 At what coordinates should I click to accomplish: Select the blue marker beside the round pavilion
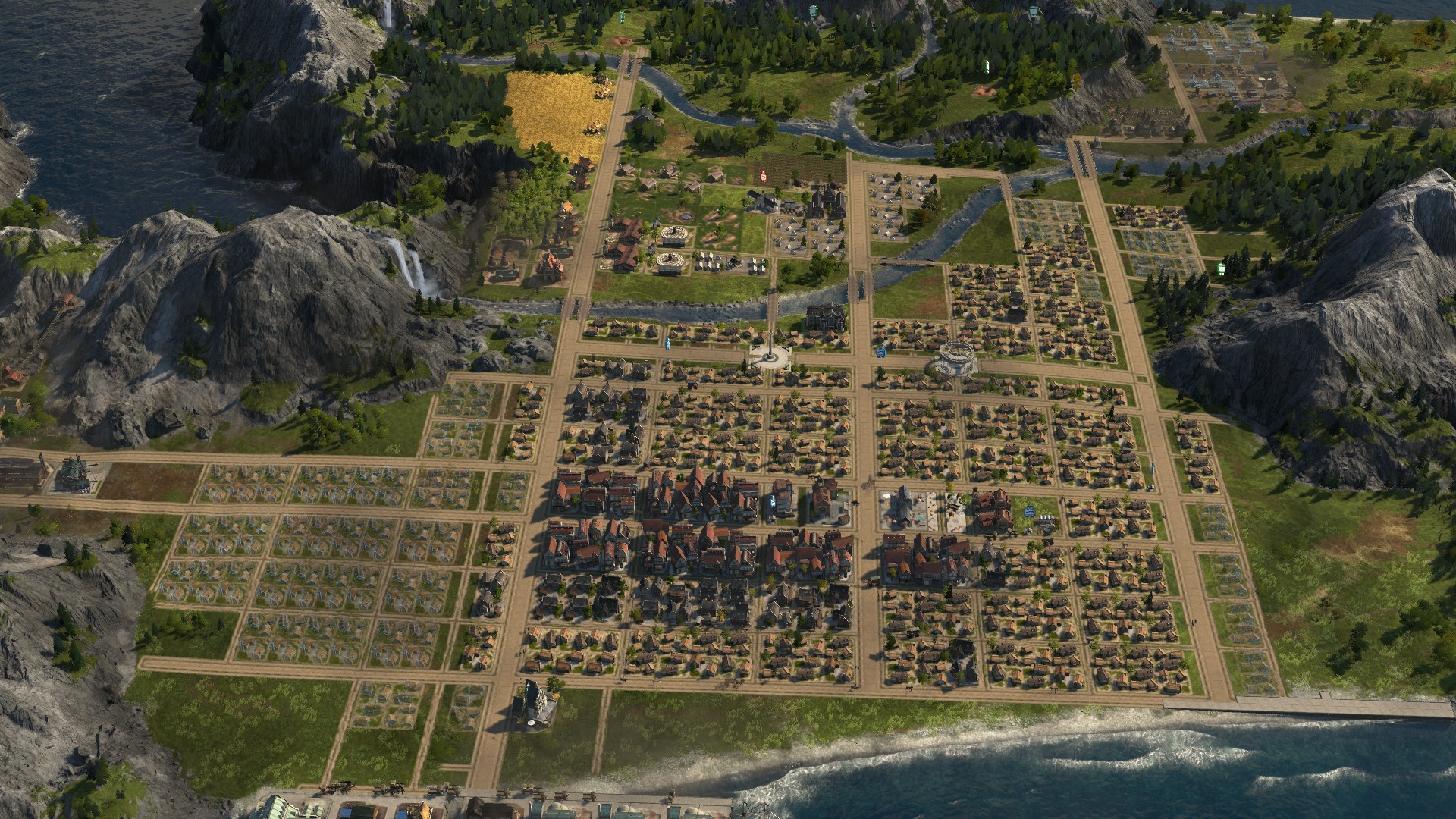click(x=880, y=351)
